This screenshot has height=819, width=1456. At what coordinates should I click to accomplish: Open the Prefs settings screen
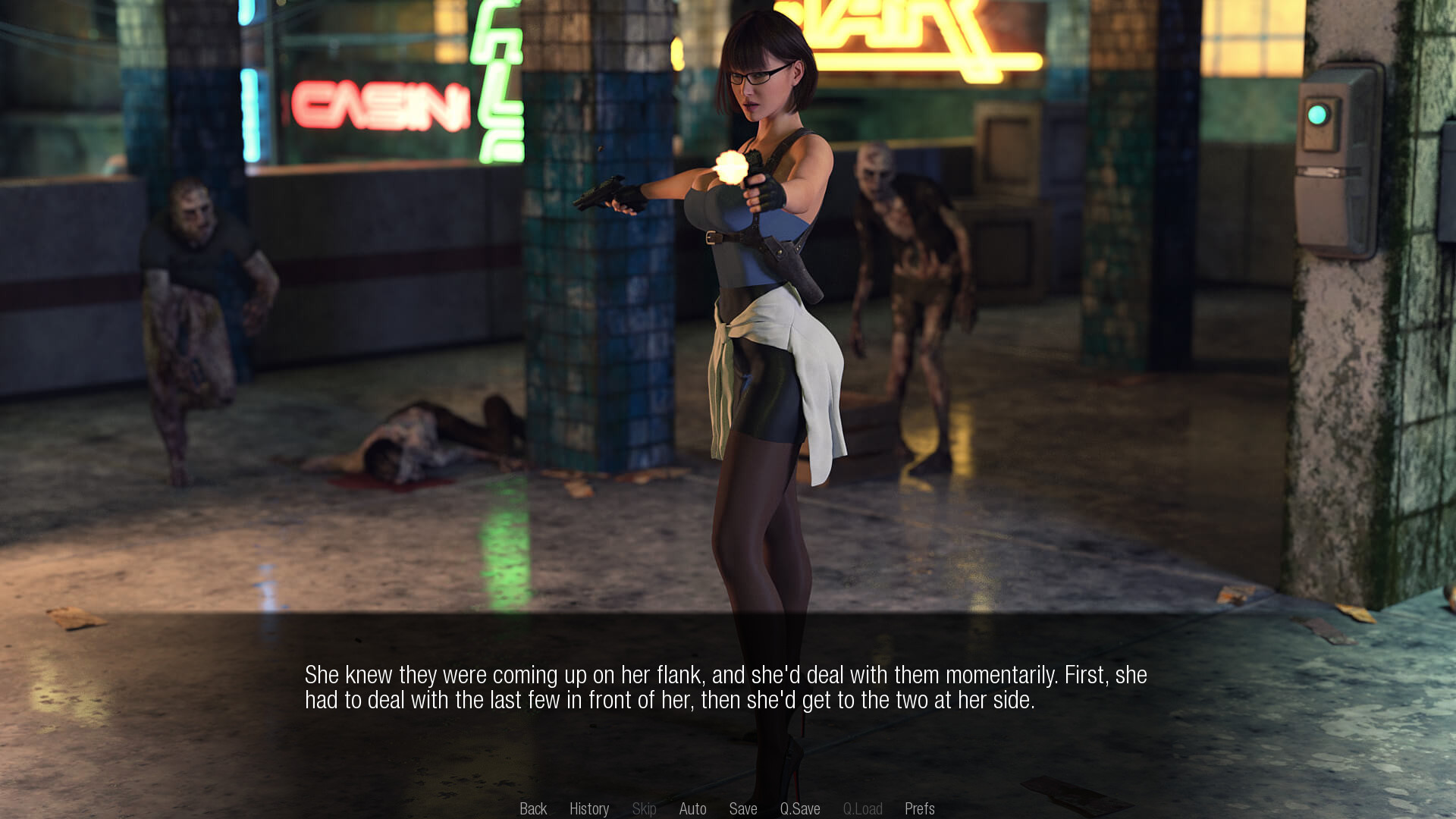point(919,808)
